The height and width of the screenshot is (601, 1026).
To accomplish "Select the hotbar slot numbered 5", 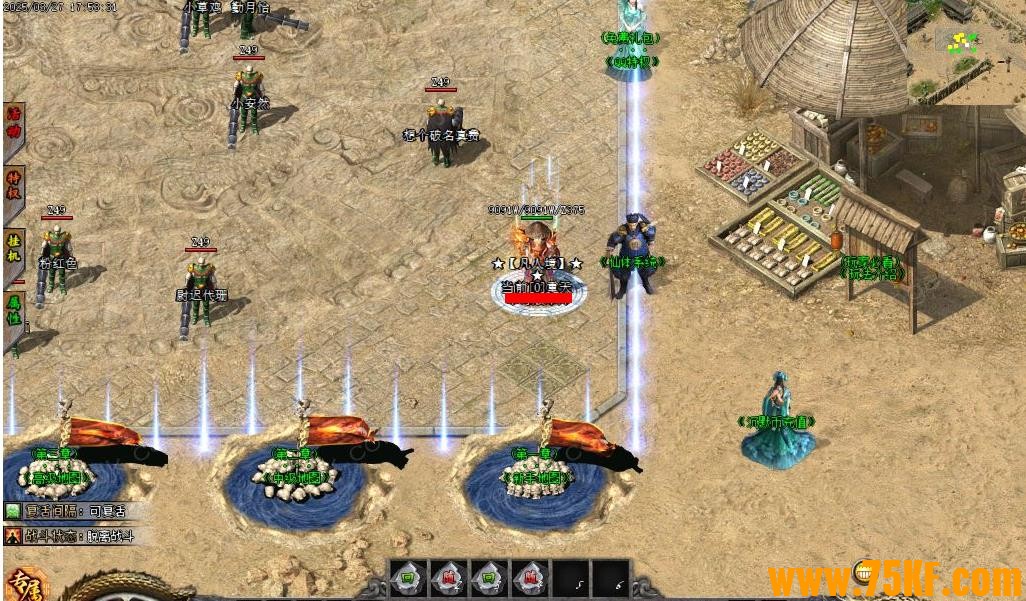I will click(x=570, y=579).
